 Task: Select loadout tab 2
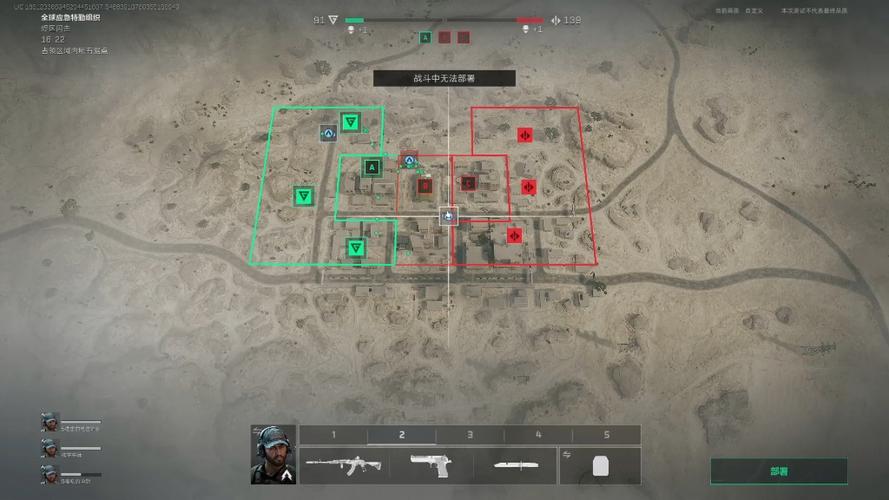point(402,435)
